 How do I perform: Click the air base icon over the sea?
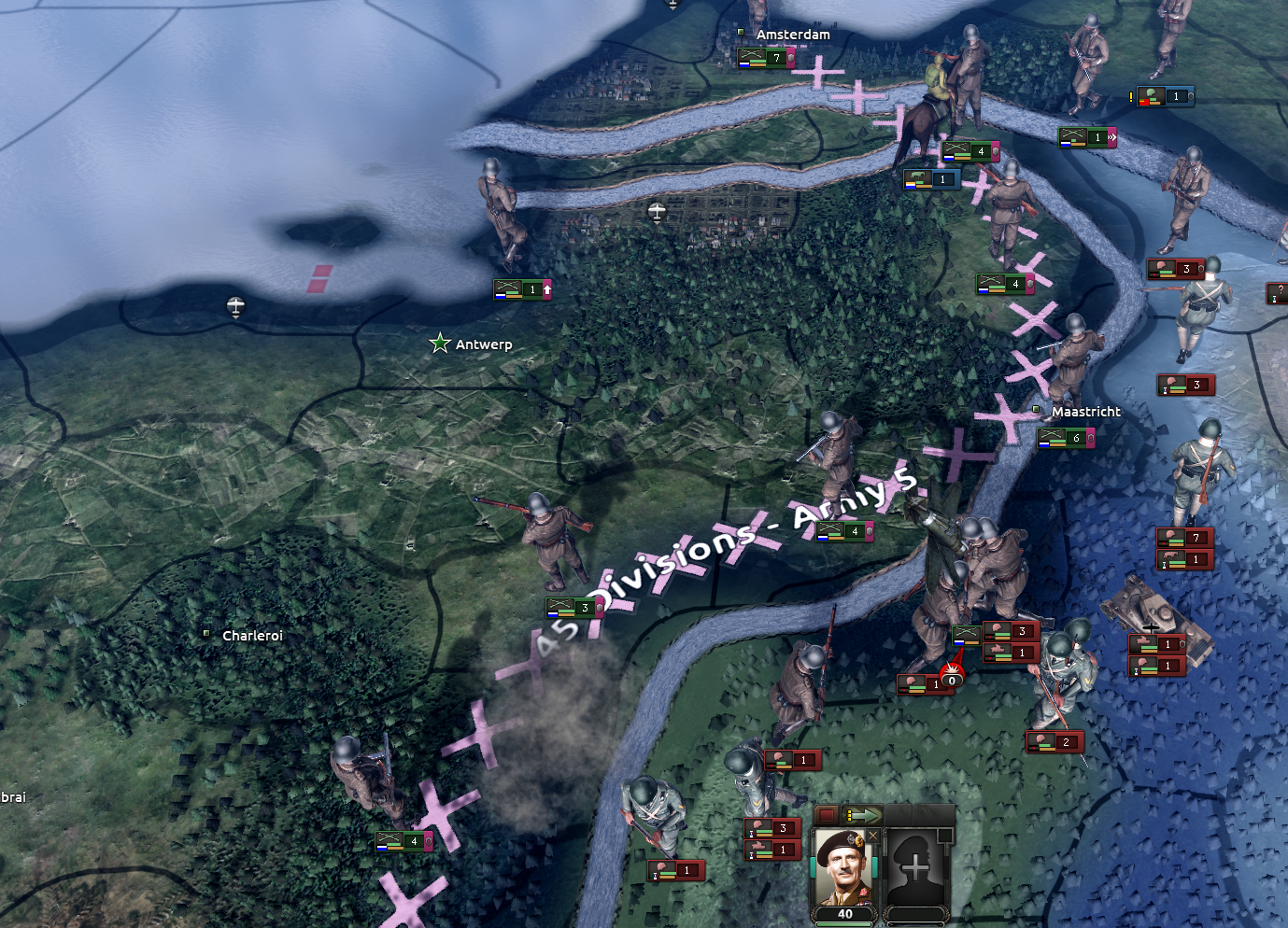tap(235, 305)
